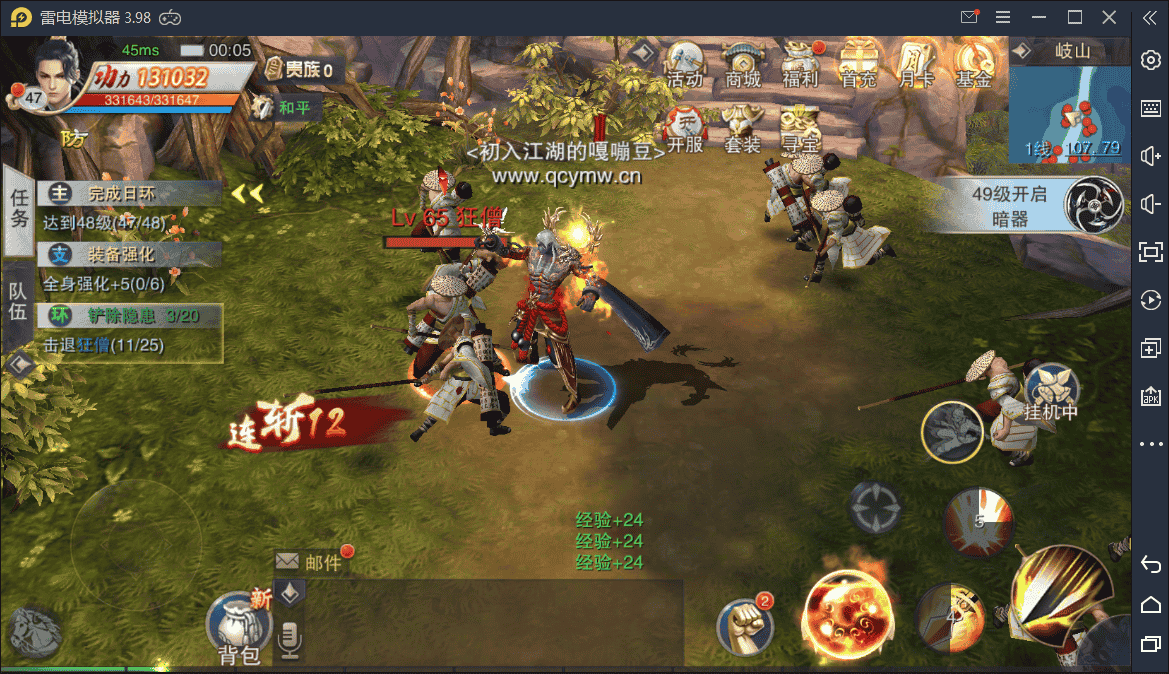Viewport: 1169px width, 674px height.
Task: Open the 商城 shop
Action: coord(743,65)
